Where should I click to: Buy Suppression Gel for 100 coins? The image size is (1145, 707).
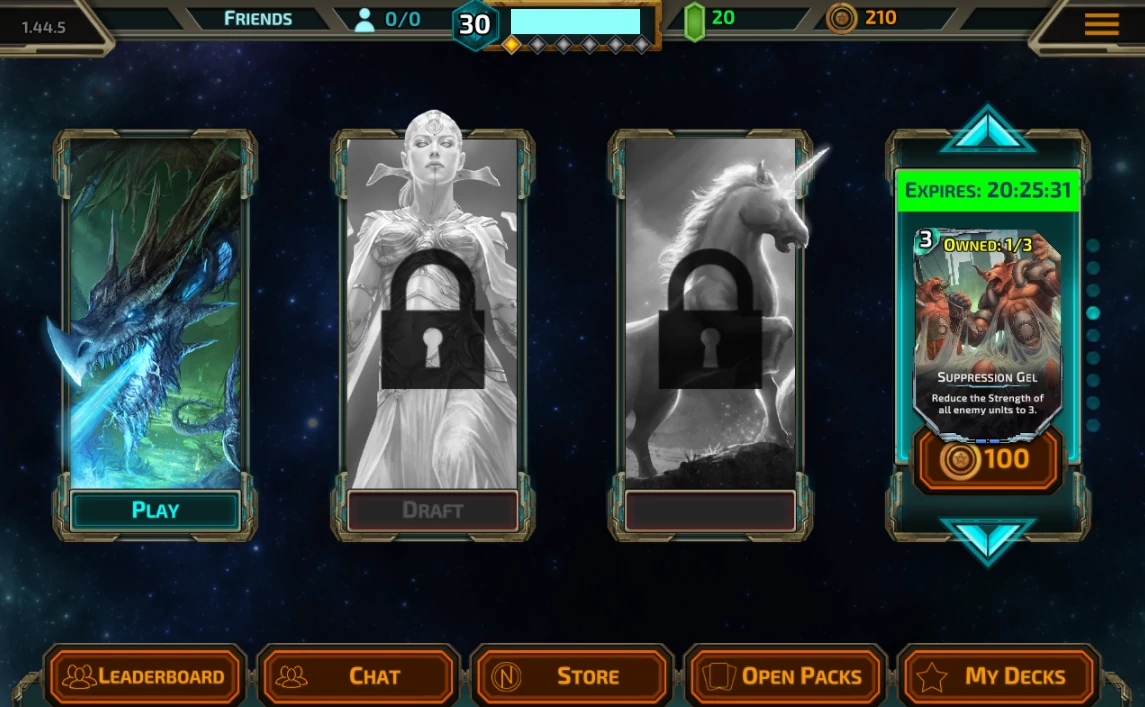tap(988, 459)
